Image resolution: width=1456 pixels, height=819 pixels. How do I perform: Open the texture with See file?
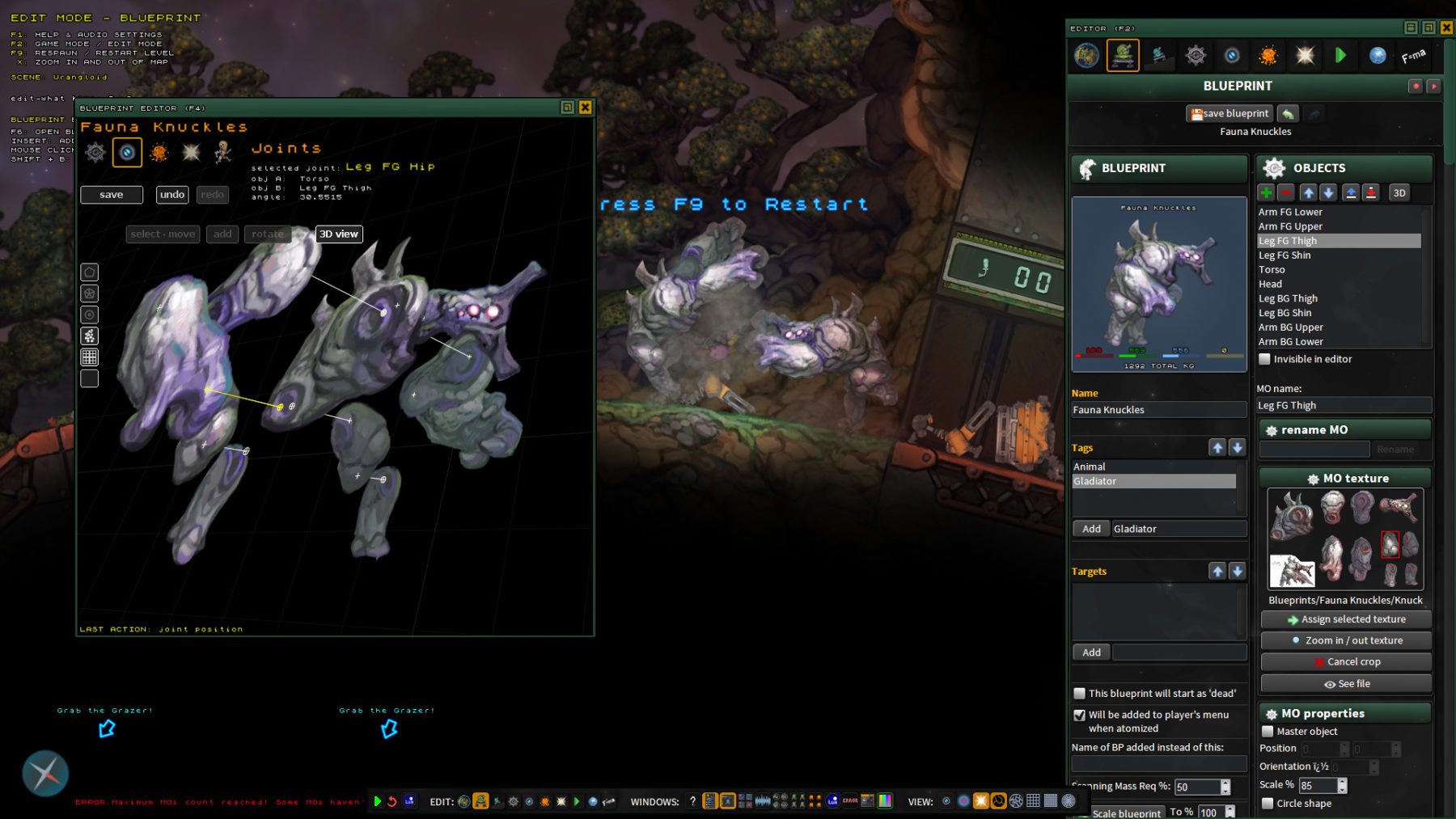tap(1346, 684)
